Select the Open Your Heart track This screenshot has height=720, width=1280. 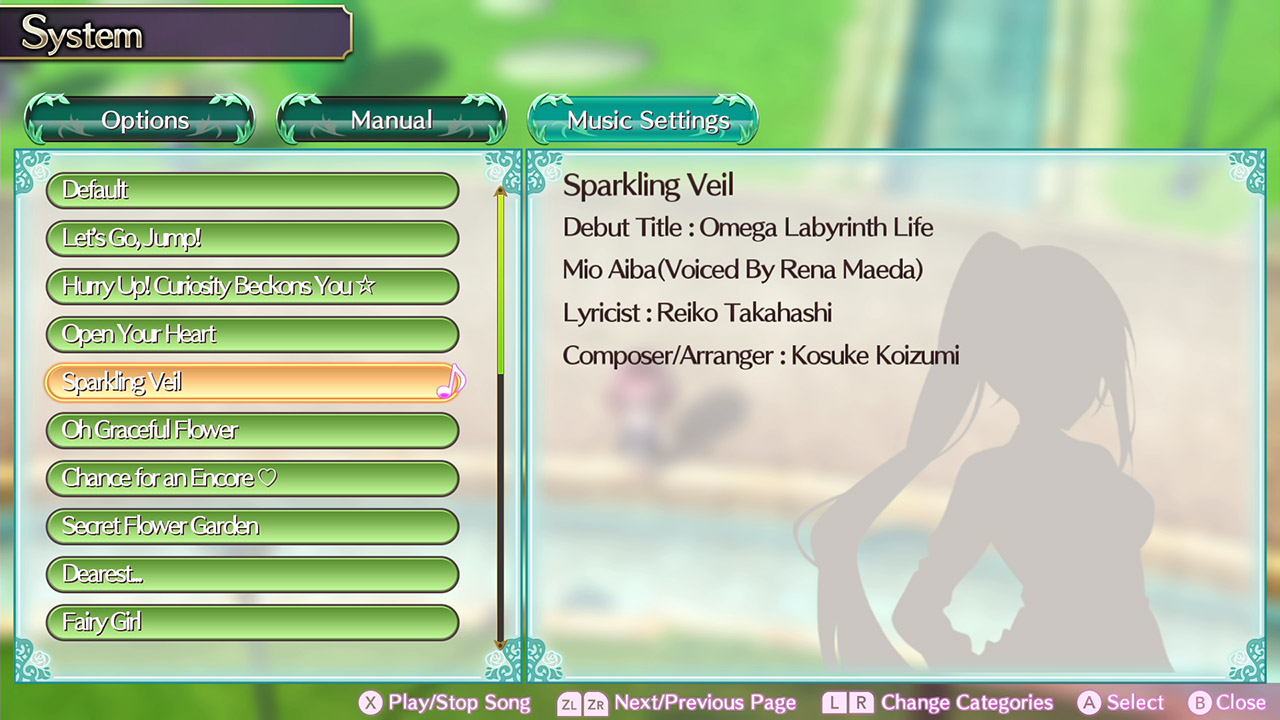coord(253,334)
